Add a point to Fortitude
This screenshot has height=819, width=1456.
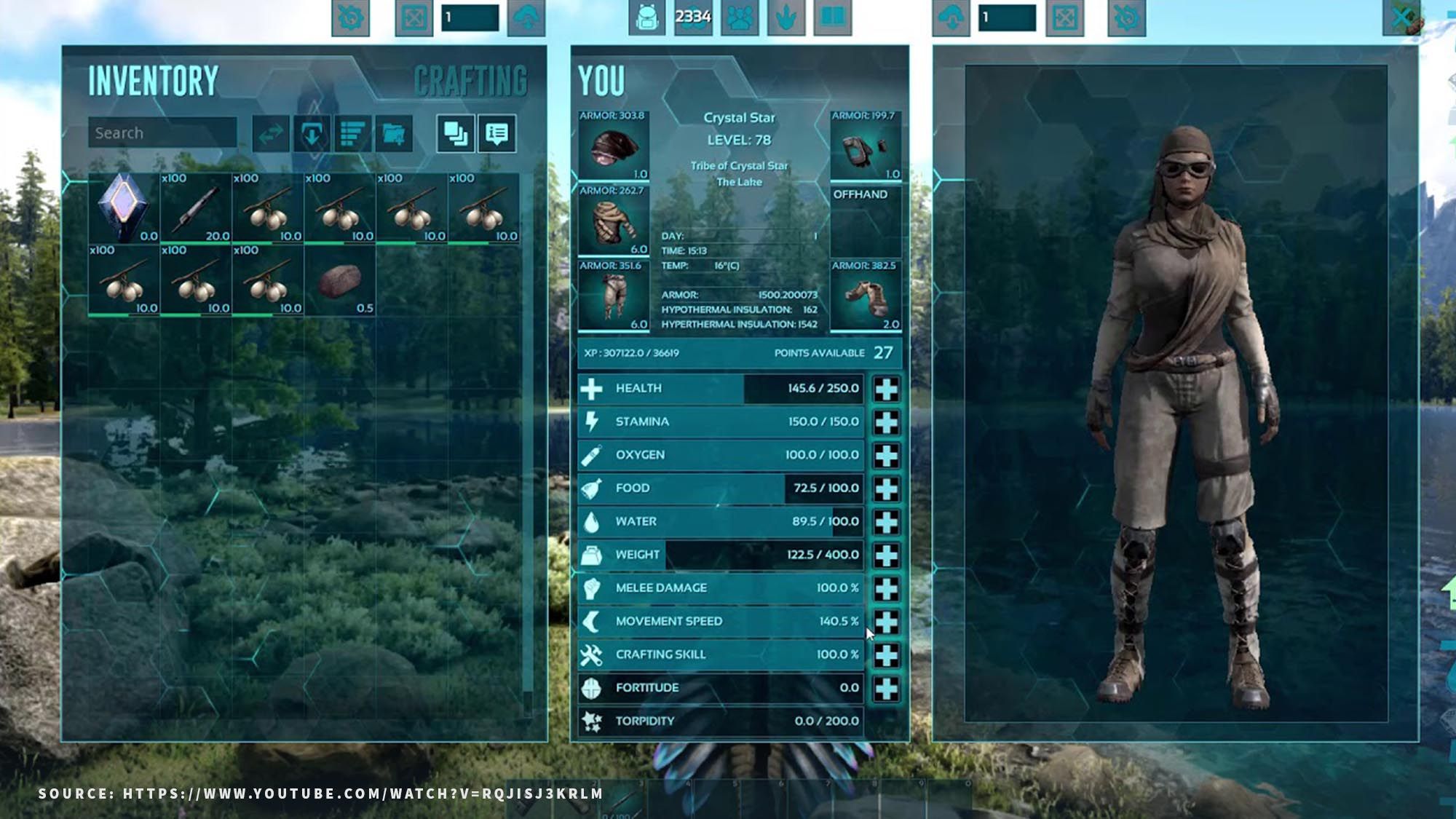click(886, 688)
